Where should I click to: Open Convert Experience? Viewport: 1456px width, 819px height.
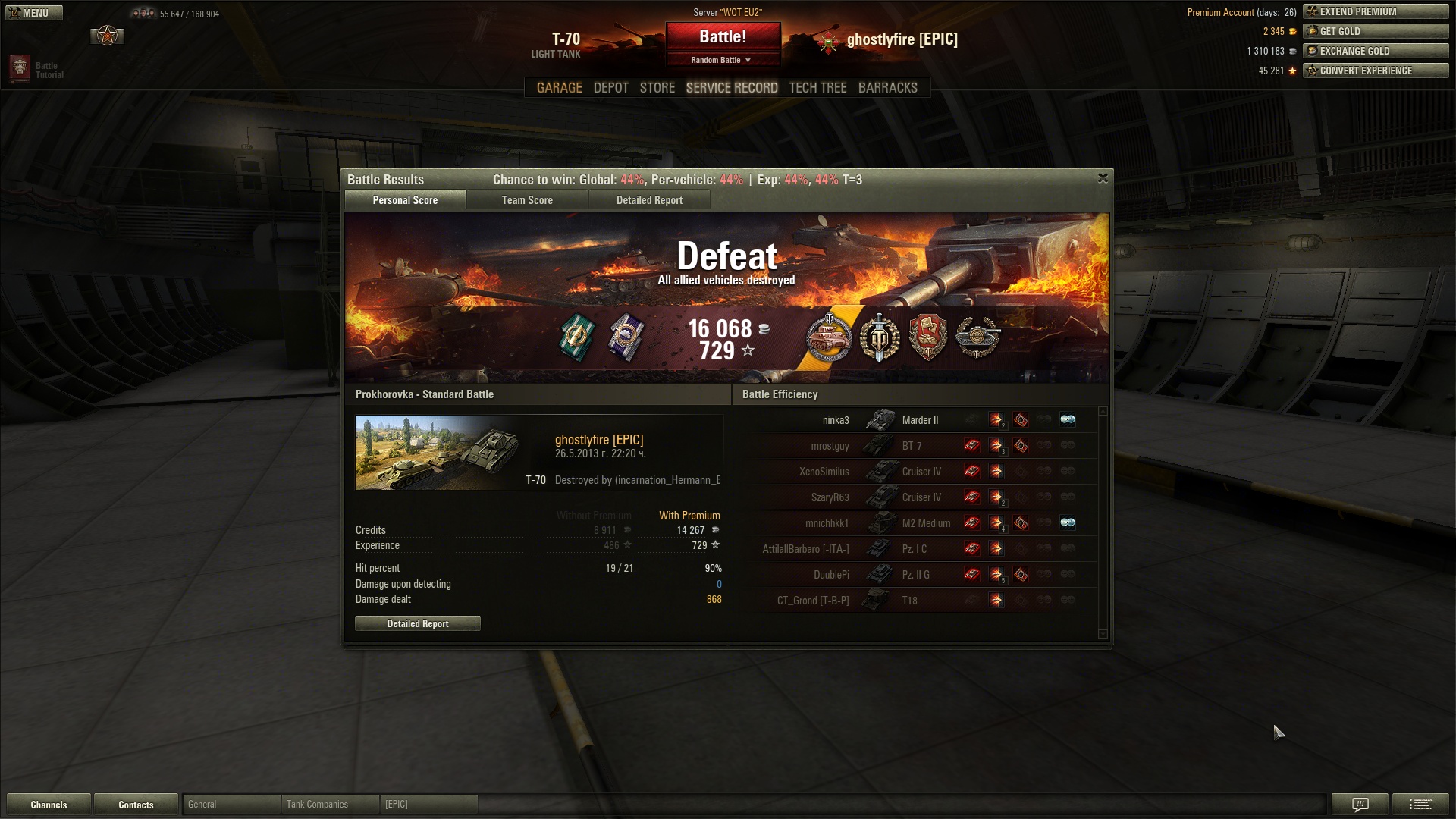(1376, 71)
